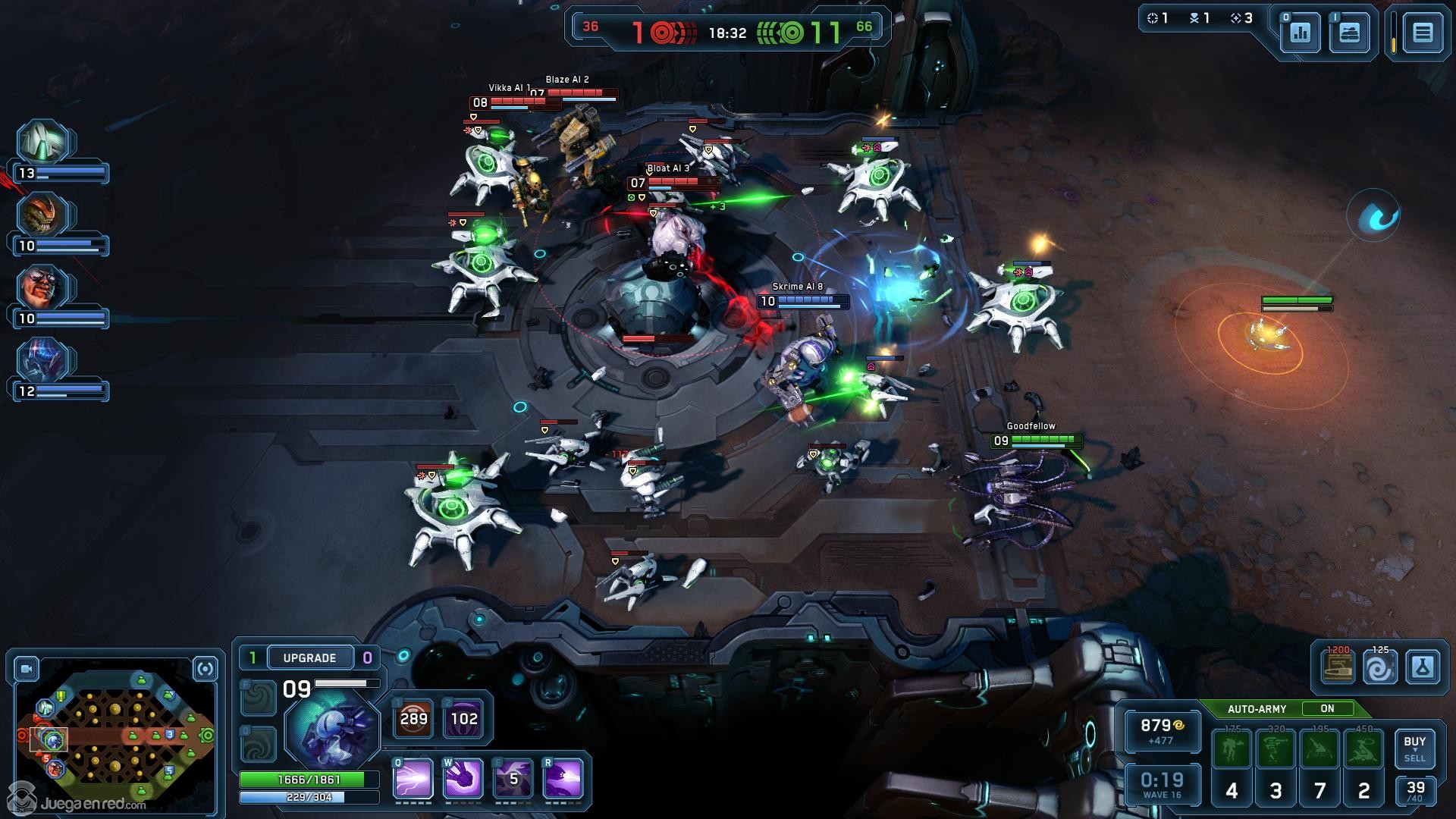Activate the W purple claw ability
Viewport: 1456px width, 819px height.
coord(463,778)
